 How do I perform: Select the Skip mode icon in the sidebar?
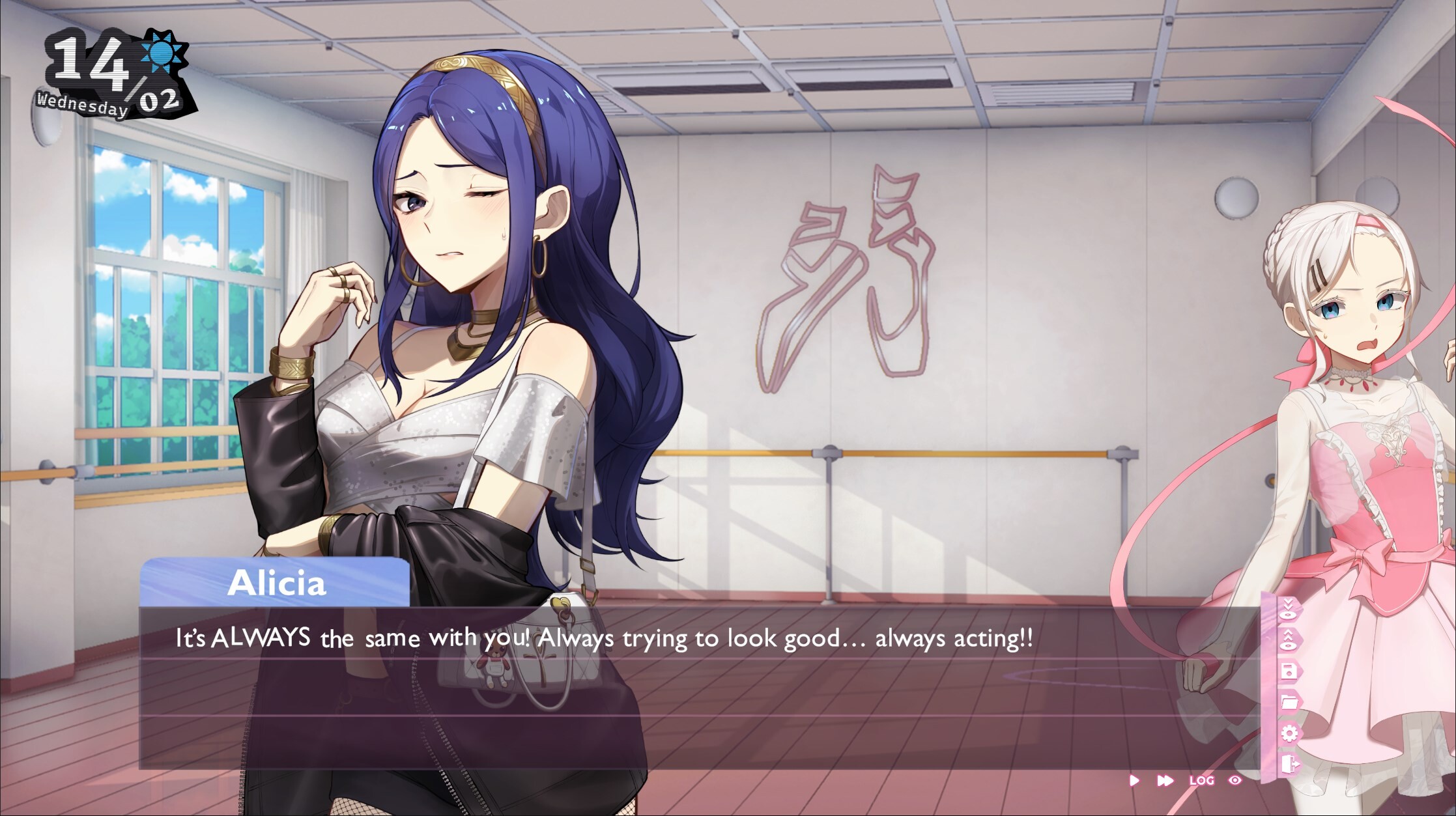(x=1289, y=609)
